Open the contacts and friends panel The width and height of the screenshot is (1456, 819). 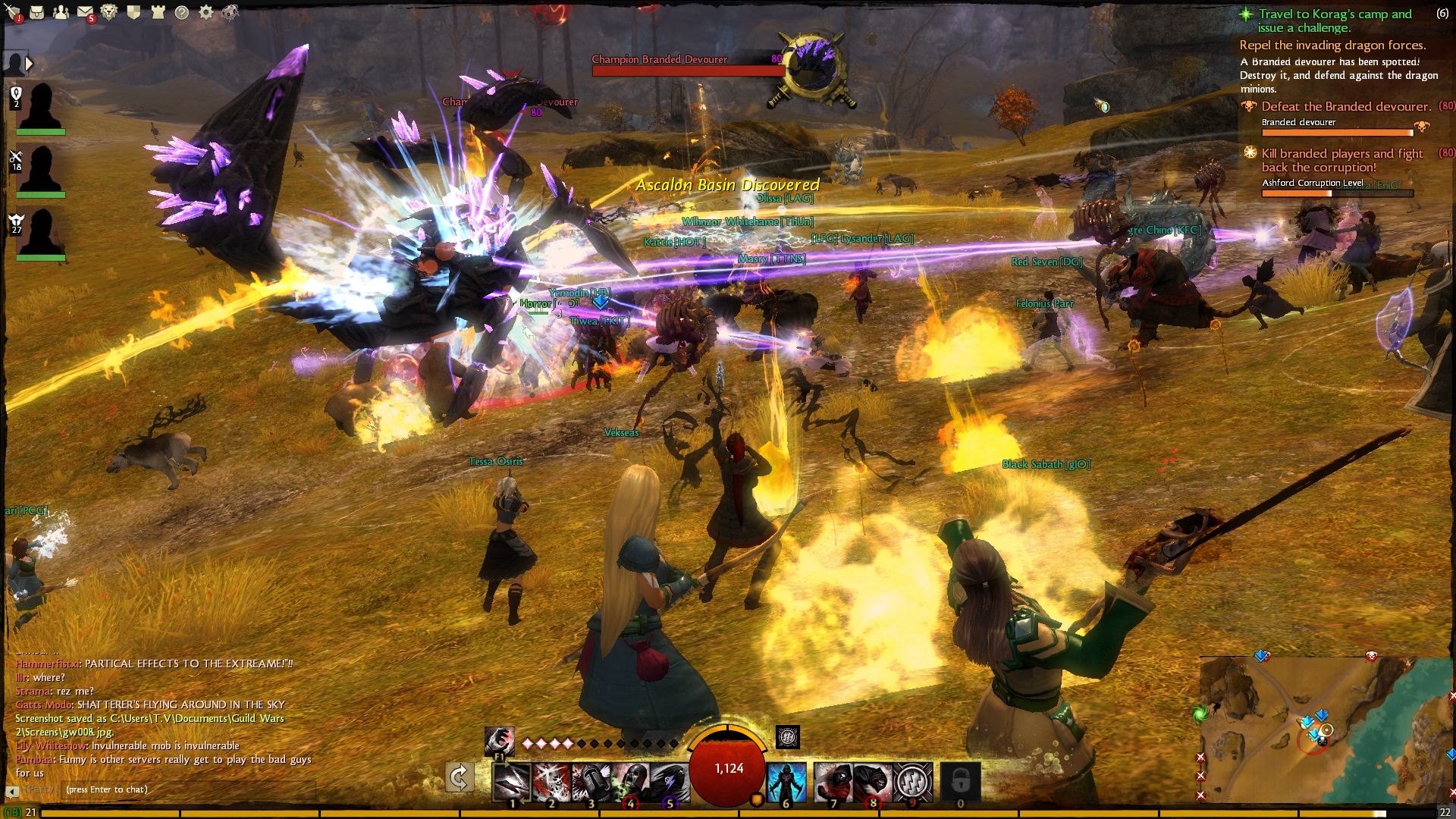pos(61,12)
